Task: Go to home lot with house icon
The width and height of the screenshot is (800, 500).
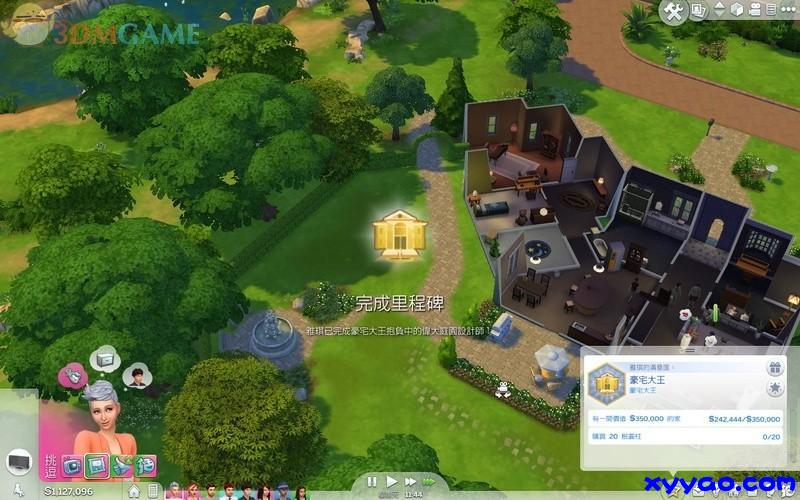Action: coord(134,491)
